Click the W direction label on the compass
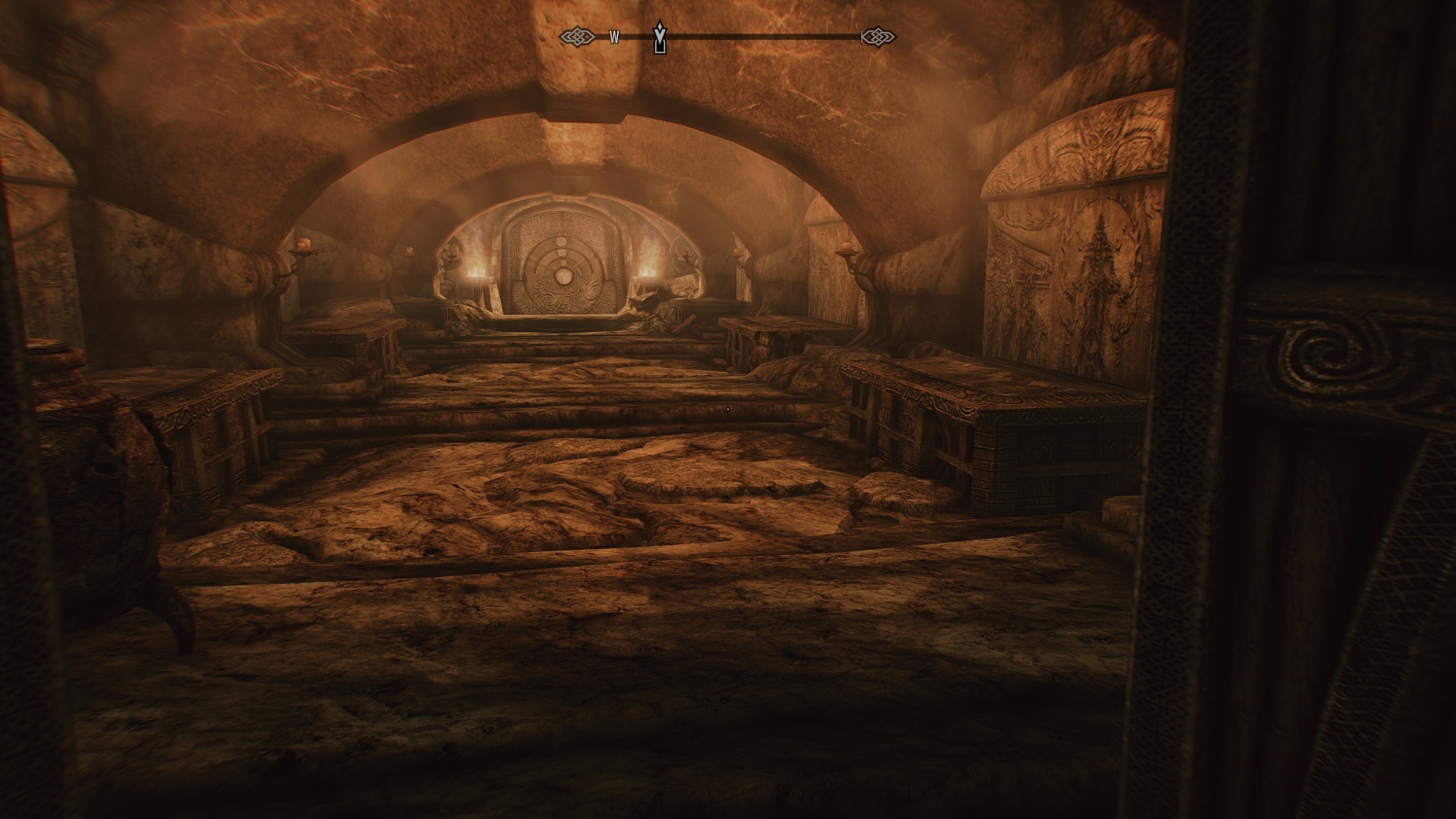This screenshot has height=819, width=1456. pyautogui.click(x=616, y=36)
